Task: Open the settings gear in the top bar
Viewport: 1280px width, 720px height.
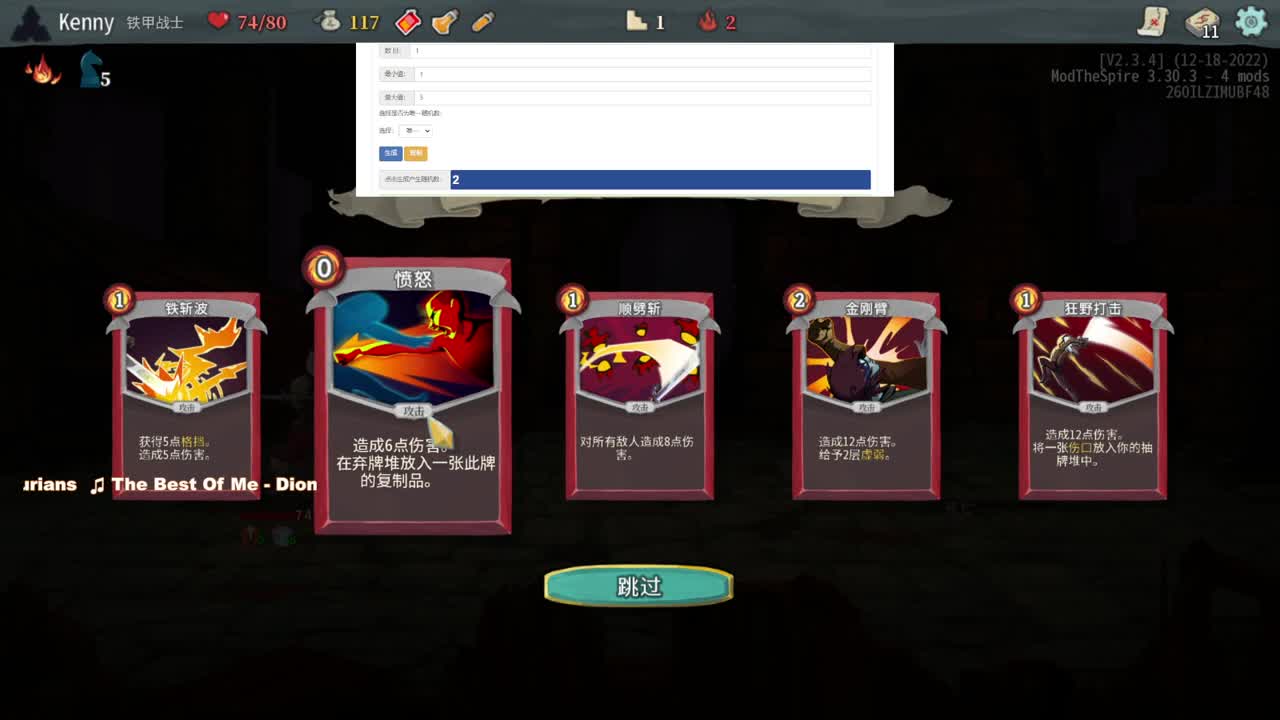Action: [1251, 21]
